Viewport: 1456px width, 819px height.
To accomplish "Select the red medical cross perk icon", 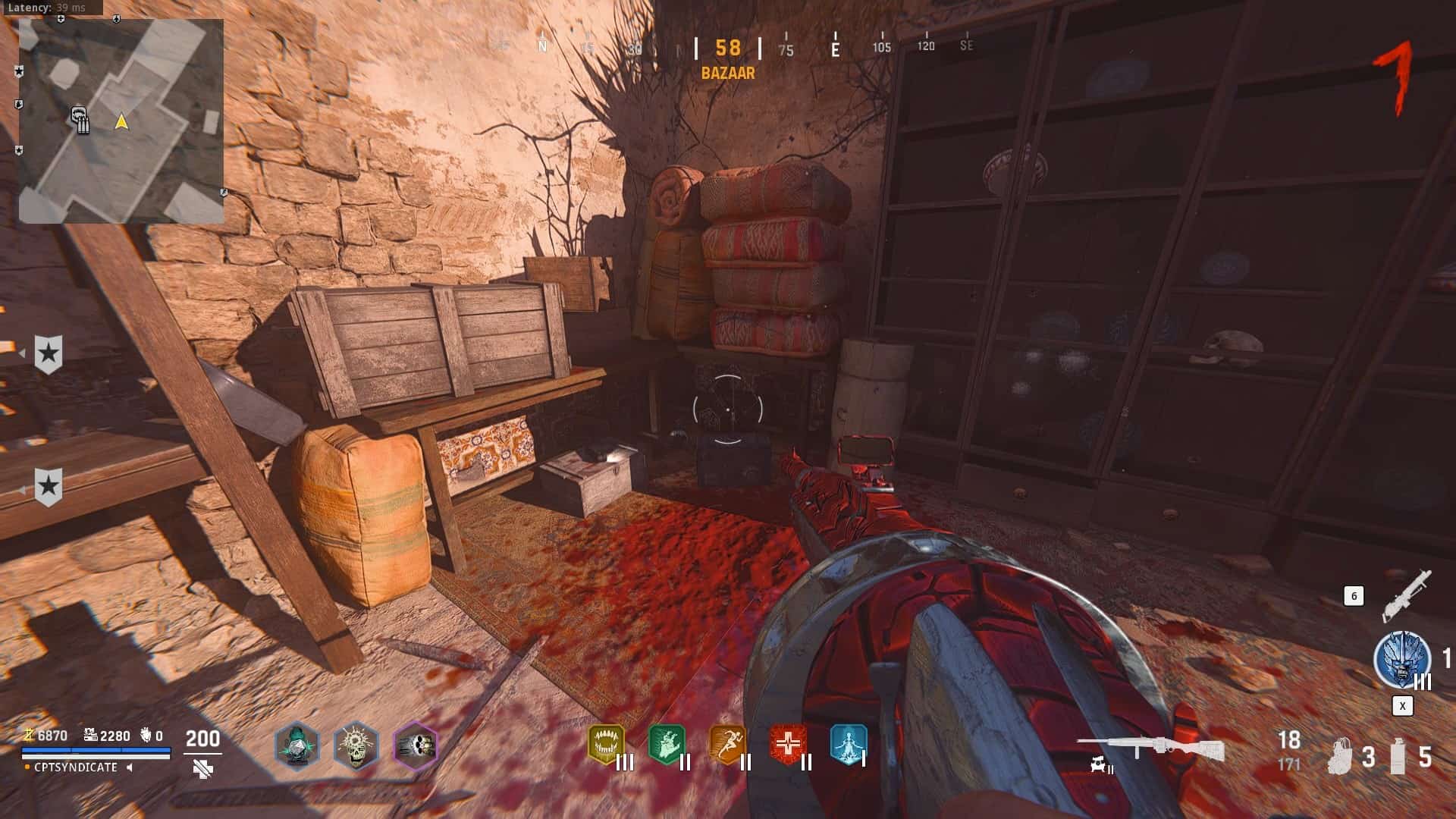I will coord(787,743).
